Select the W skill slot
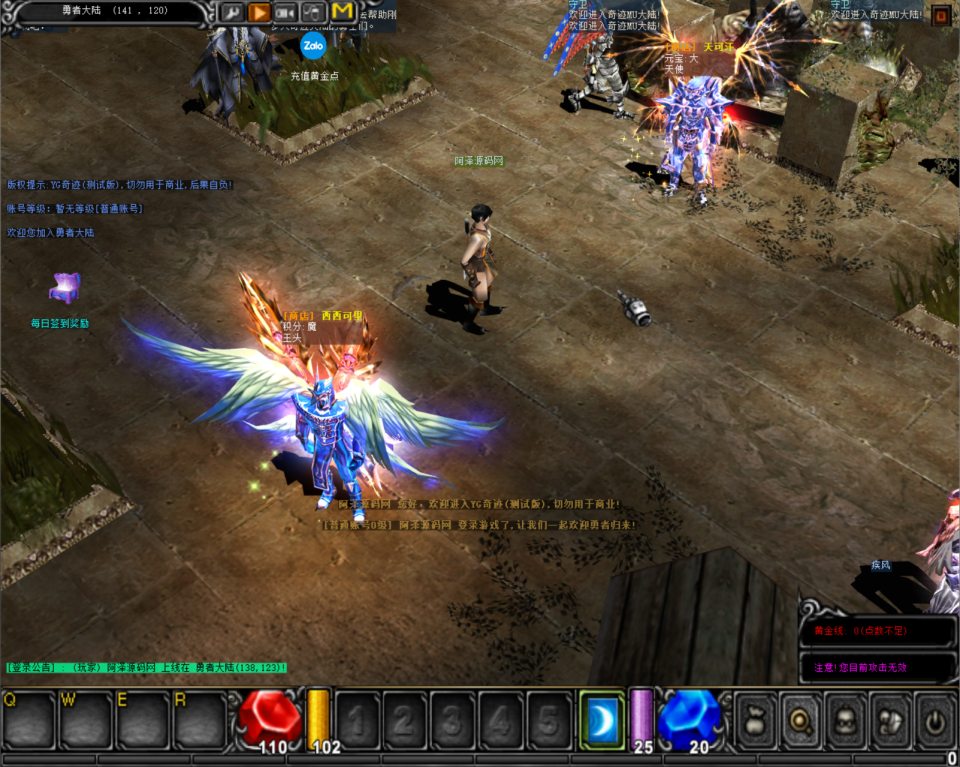 coord(85,719)
